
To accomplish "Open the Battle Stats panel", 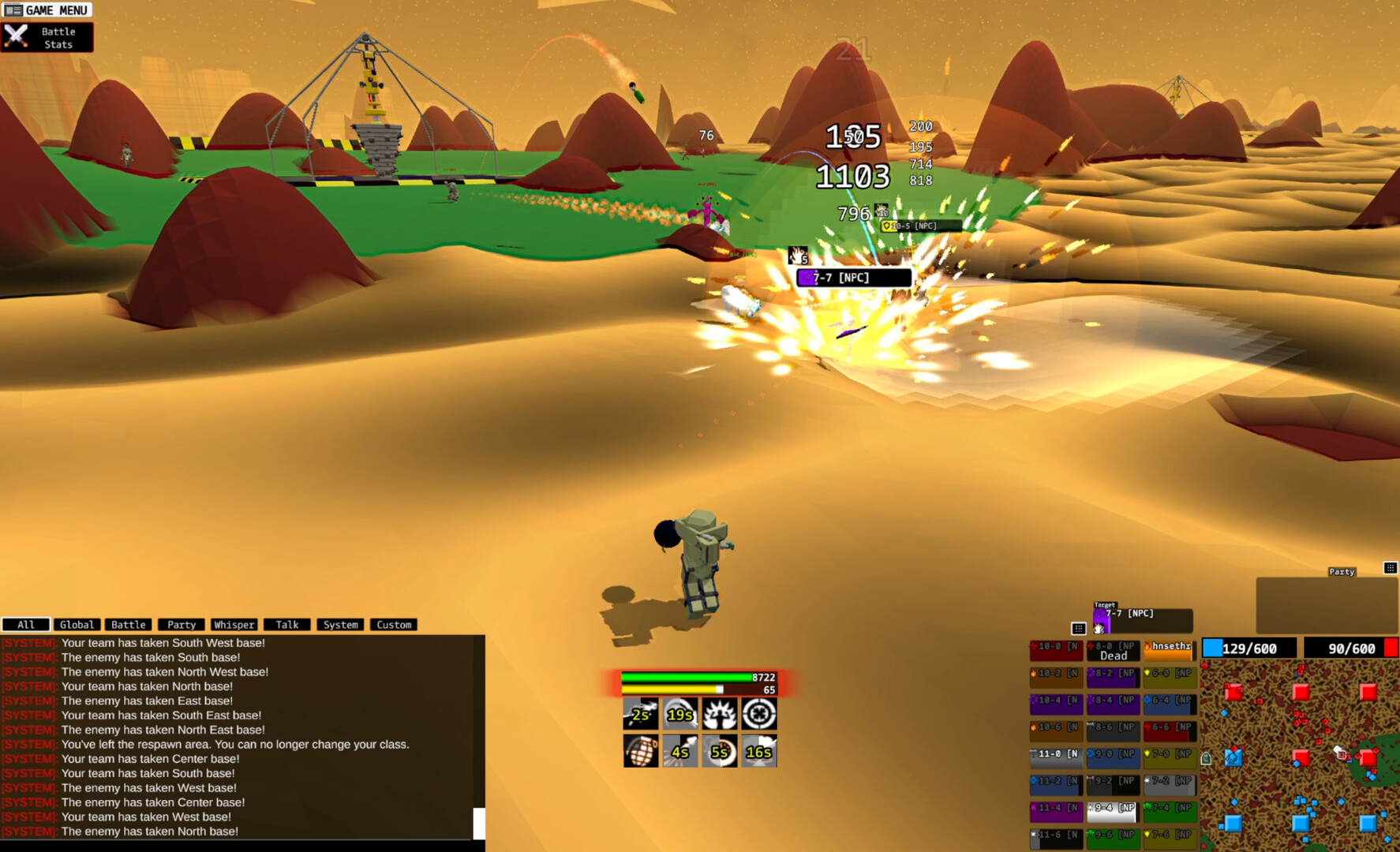I will tap(46, 36).
